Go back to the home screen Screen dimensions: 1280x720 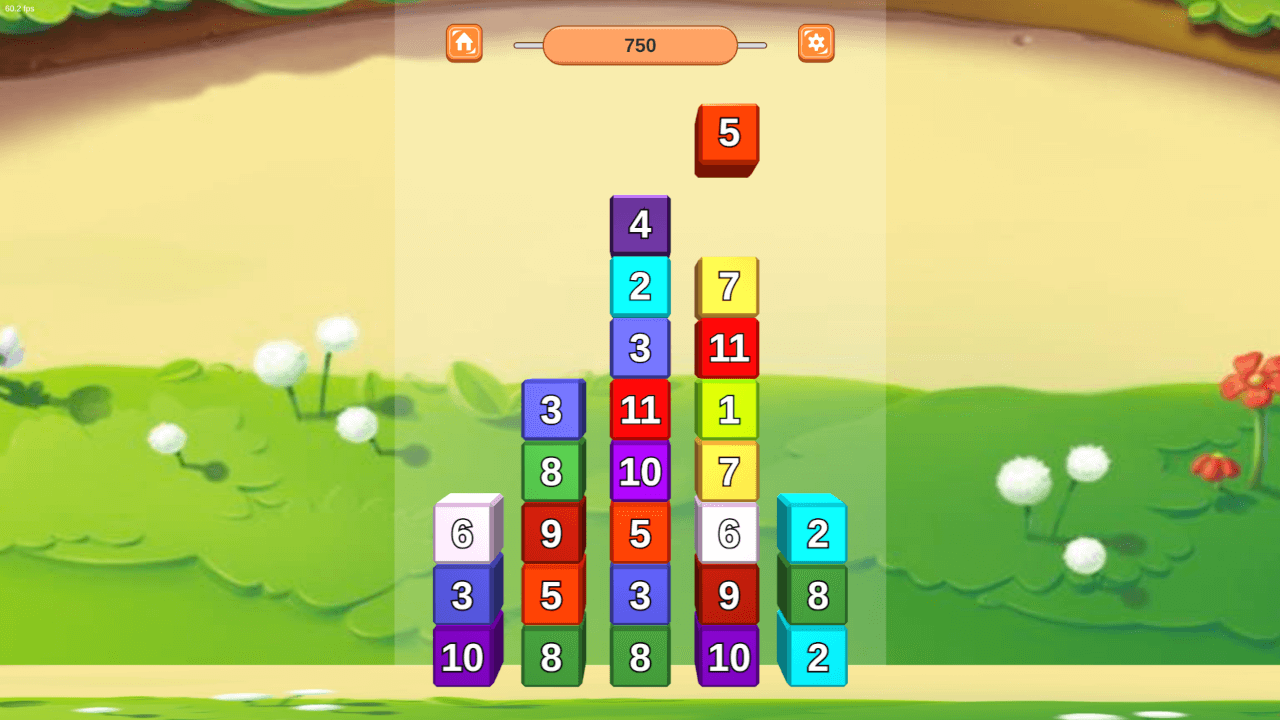(464, 43)
